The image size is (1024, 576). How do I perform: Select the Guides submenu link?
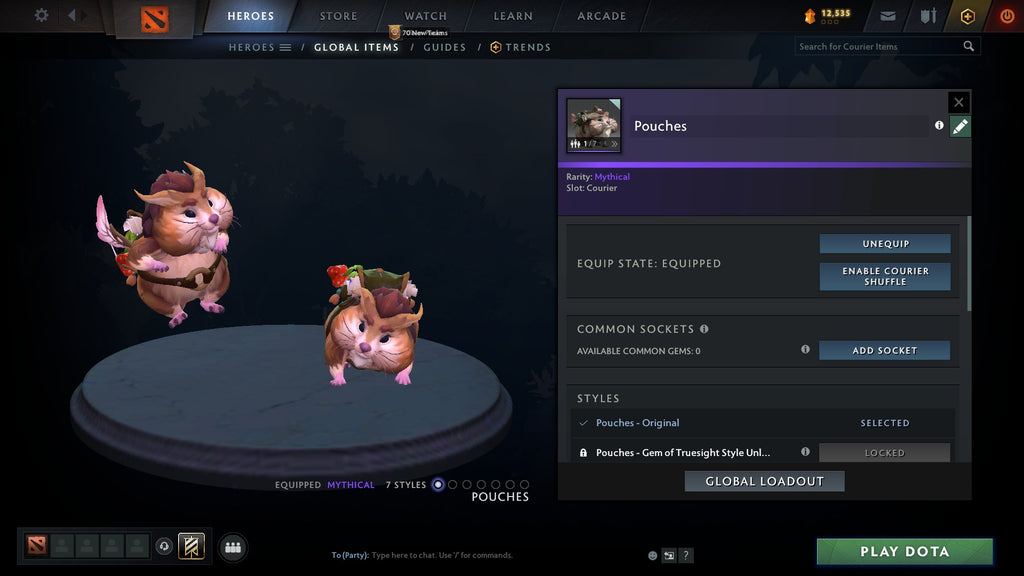pos(444,47)
